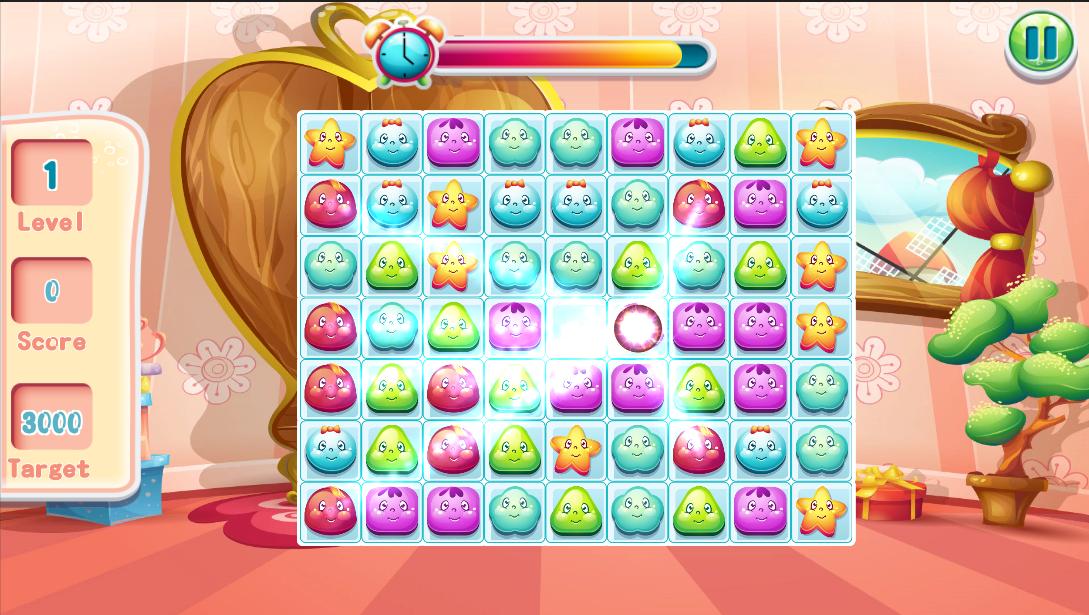The image size is (1089, 615).
Task: Select the star tile between two blue bow jellies
Action: [452, 204]
